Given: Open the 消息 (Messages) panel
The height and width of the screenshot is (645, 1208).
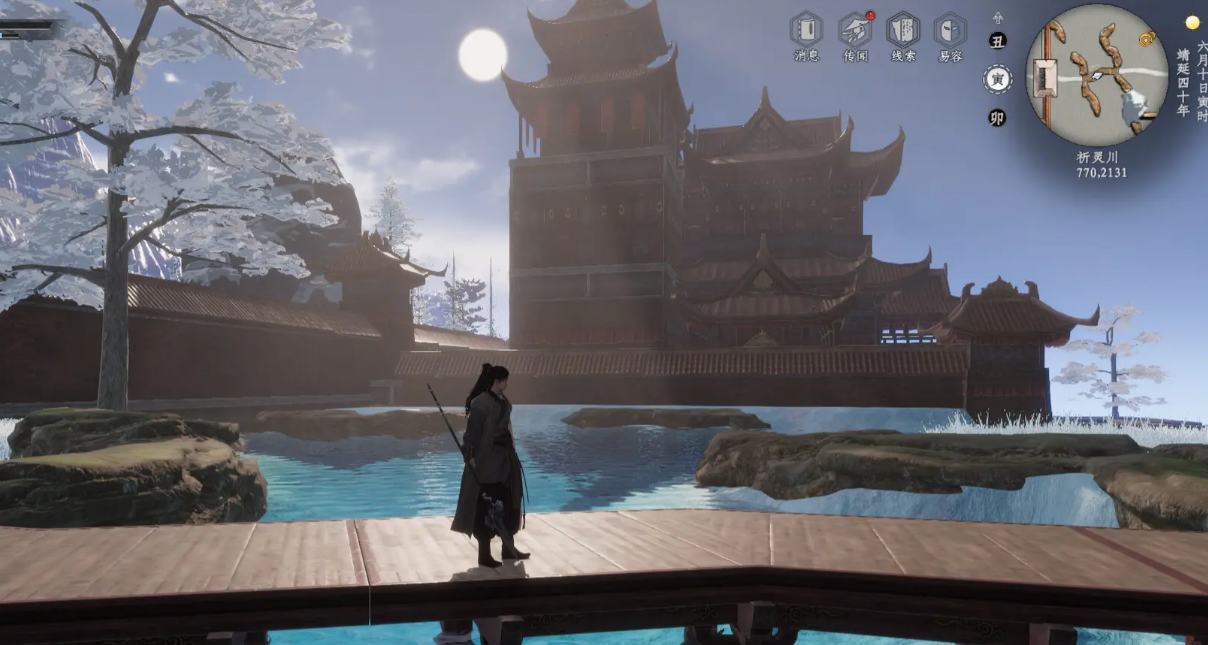Looking at the screenshot, I should click(806, 30).
